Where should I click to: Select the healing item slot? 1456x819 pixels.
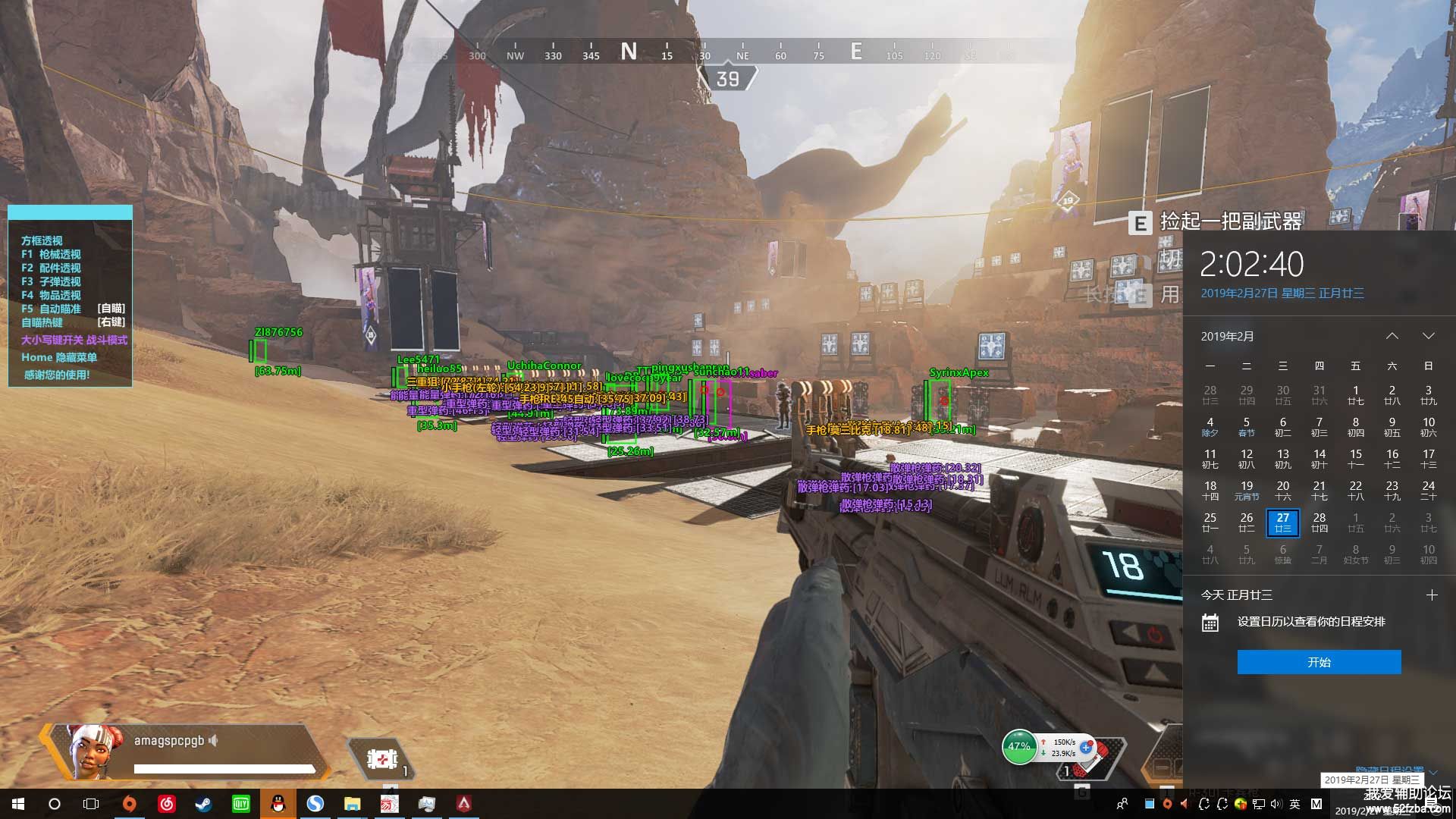(x=382, y=758)
